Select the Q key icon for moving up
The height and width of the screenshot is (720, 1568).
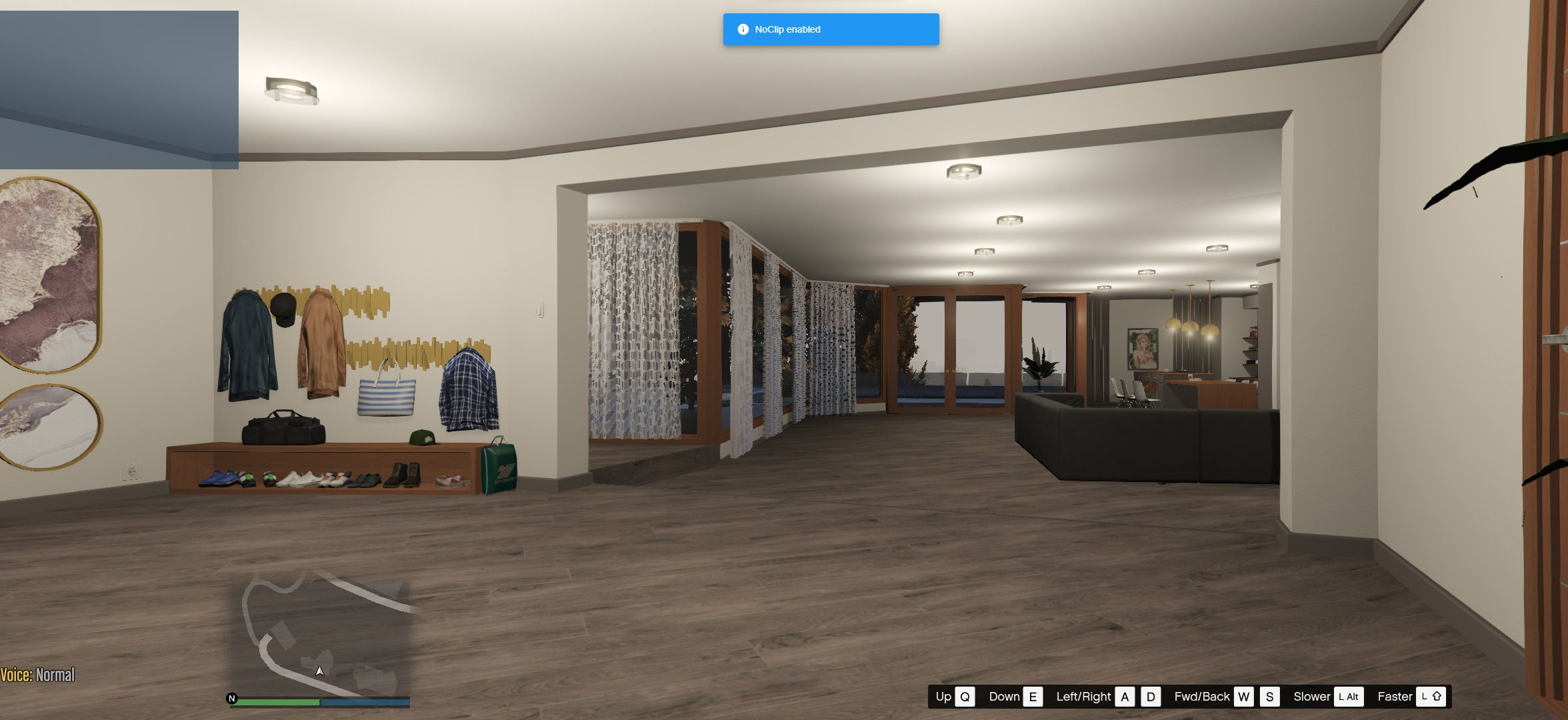[x=965, y=697]
